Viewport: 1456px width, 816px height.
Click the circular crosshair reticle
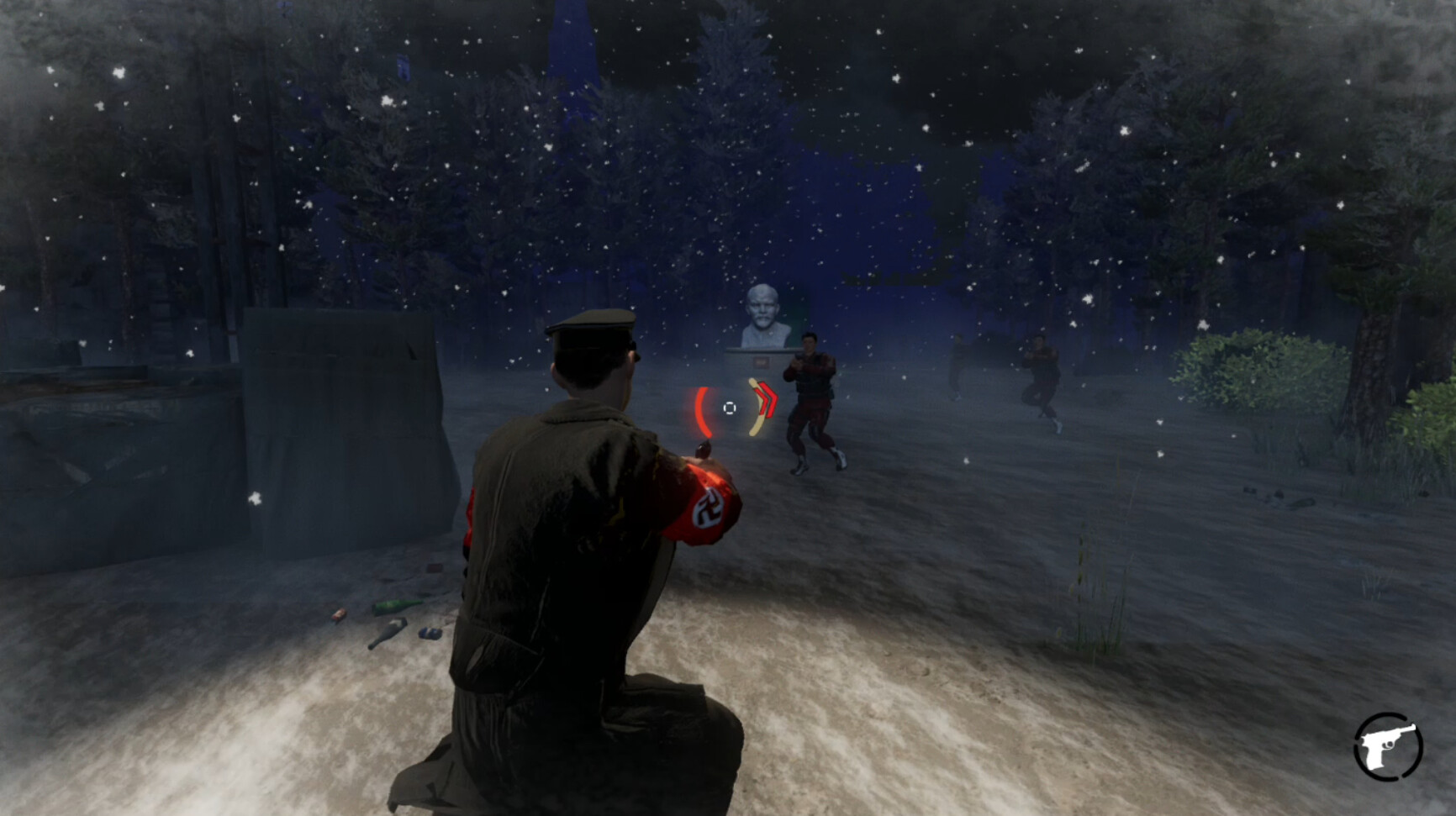pos(730,408)
